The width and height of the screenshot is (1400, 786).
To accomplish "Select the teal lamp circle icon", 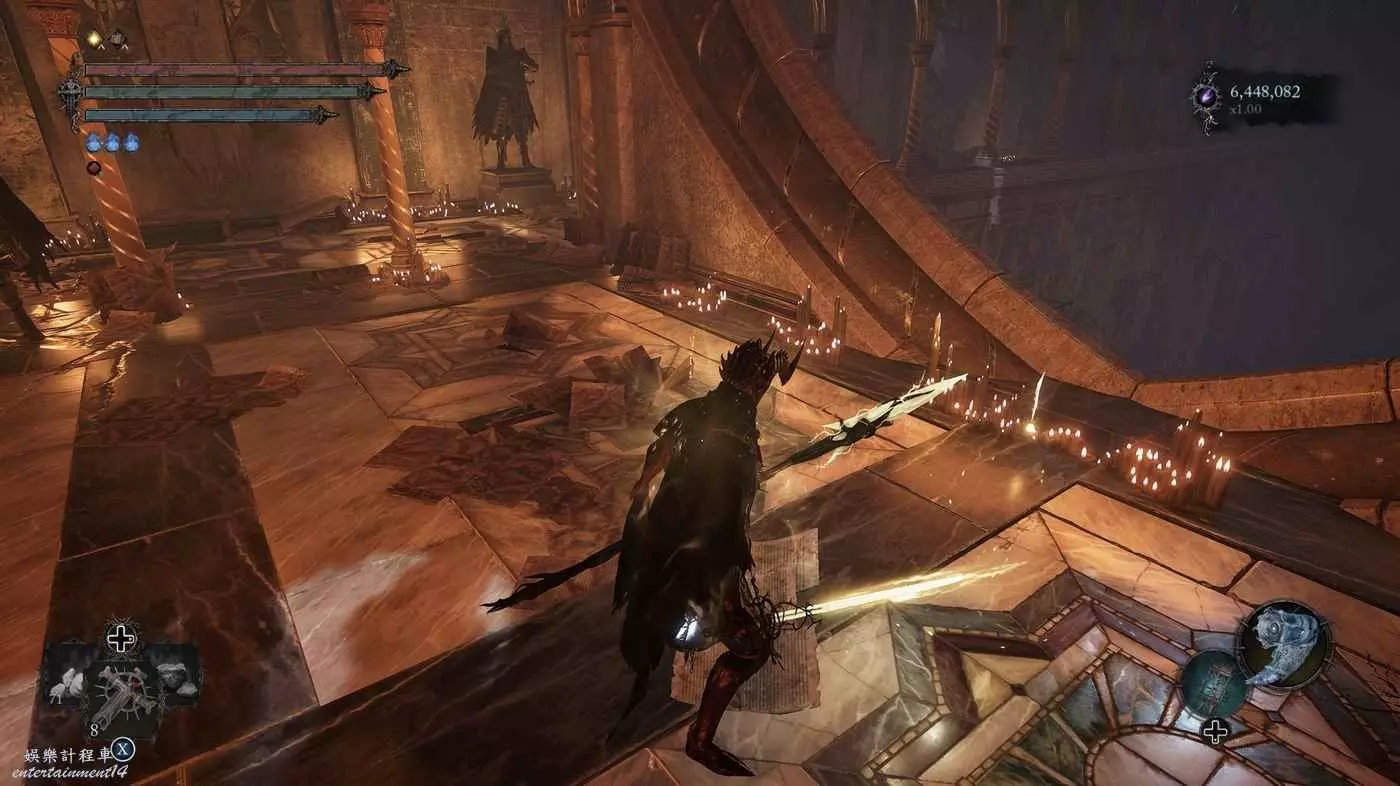I will coord(1214,684).
